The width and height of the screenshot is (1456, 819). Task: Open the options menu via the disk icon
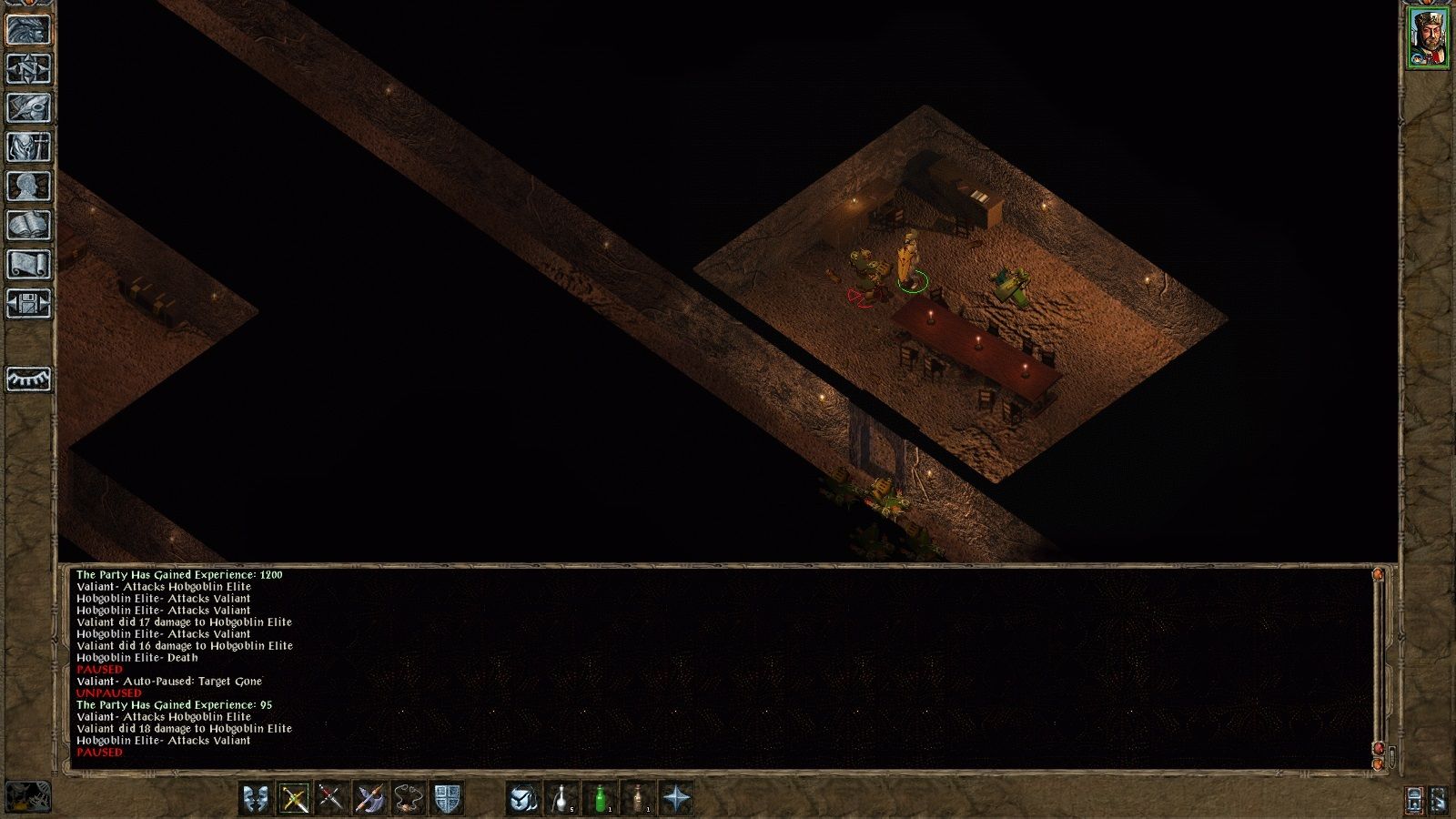(x=27, y=302)
